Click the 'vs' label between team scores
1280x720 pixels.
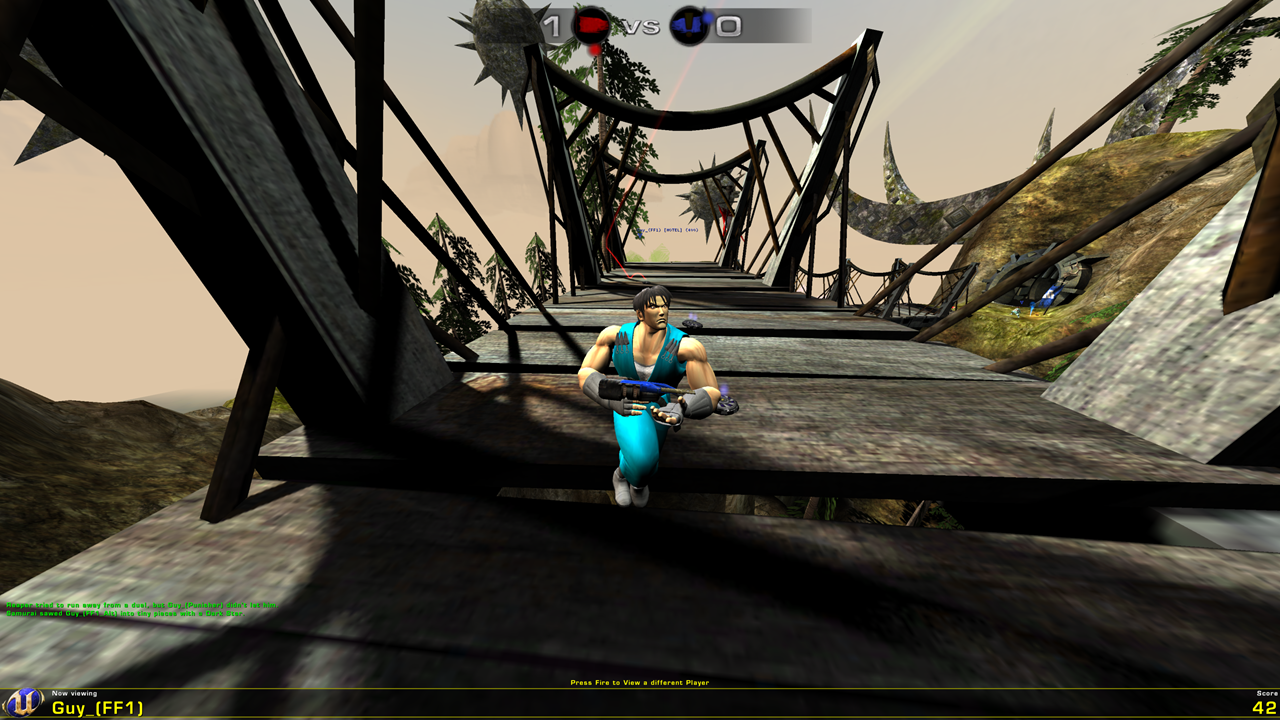pyautogui.click(x=640, y=25)
